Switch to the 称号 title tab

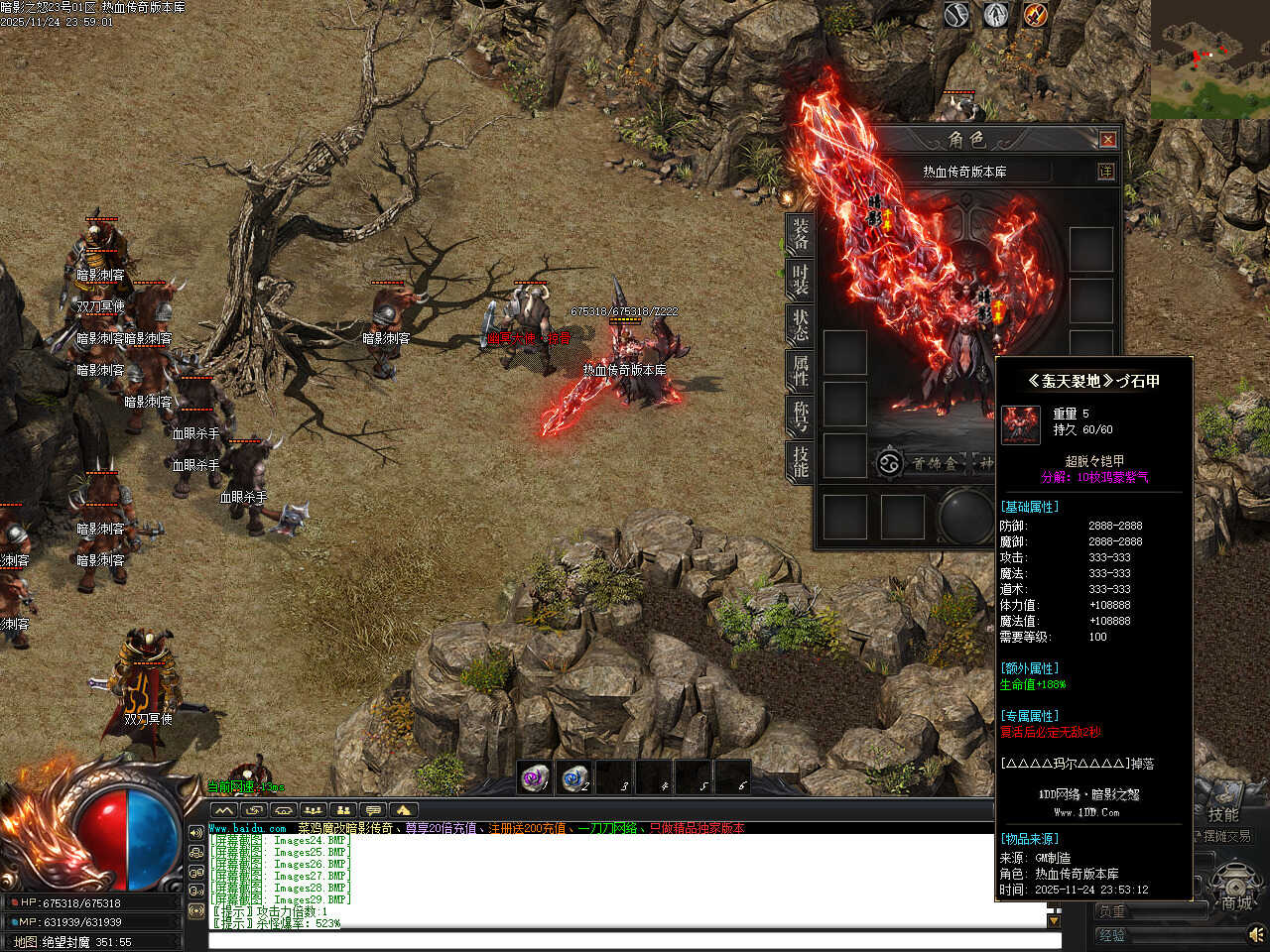click(x=800, y=416)
